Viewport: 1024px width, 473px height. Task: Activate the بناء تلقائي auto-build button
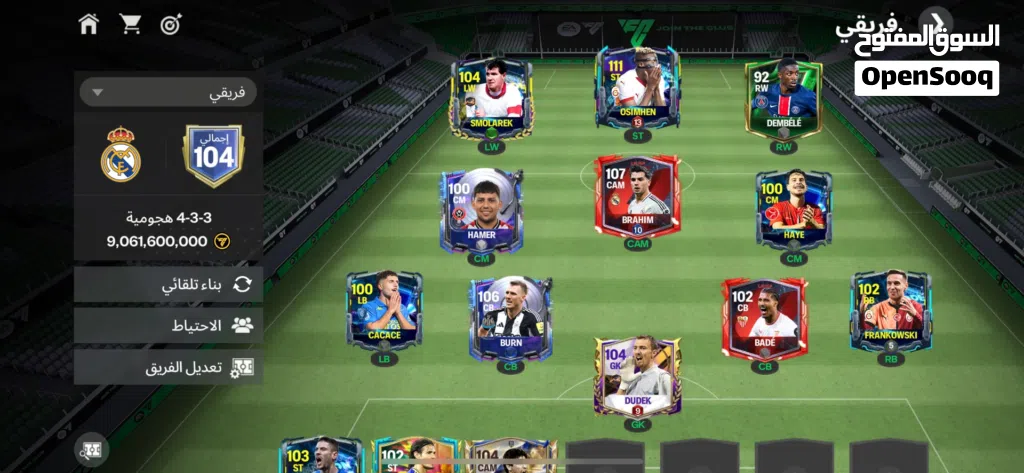click(168, 285)
